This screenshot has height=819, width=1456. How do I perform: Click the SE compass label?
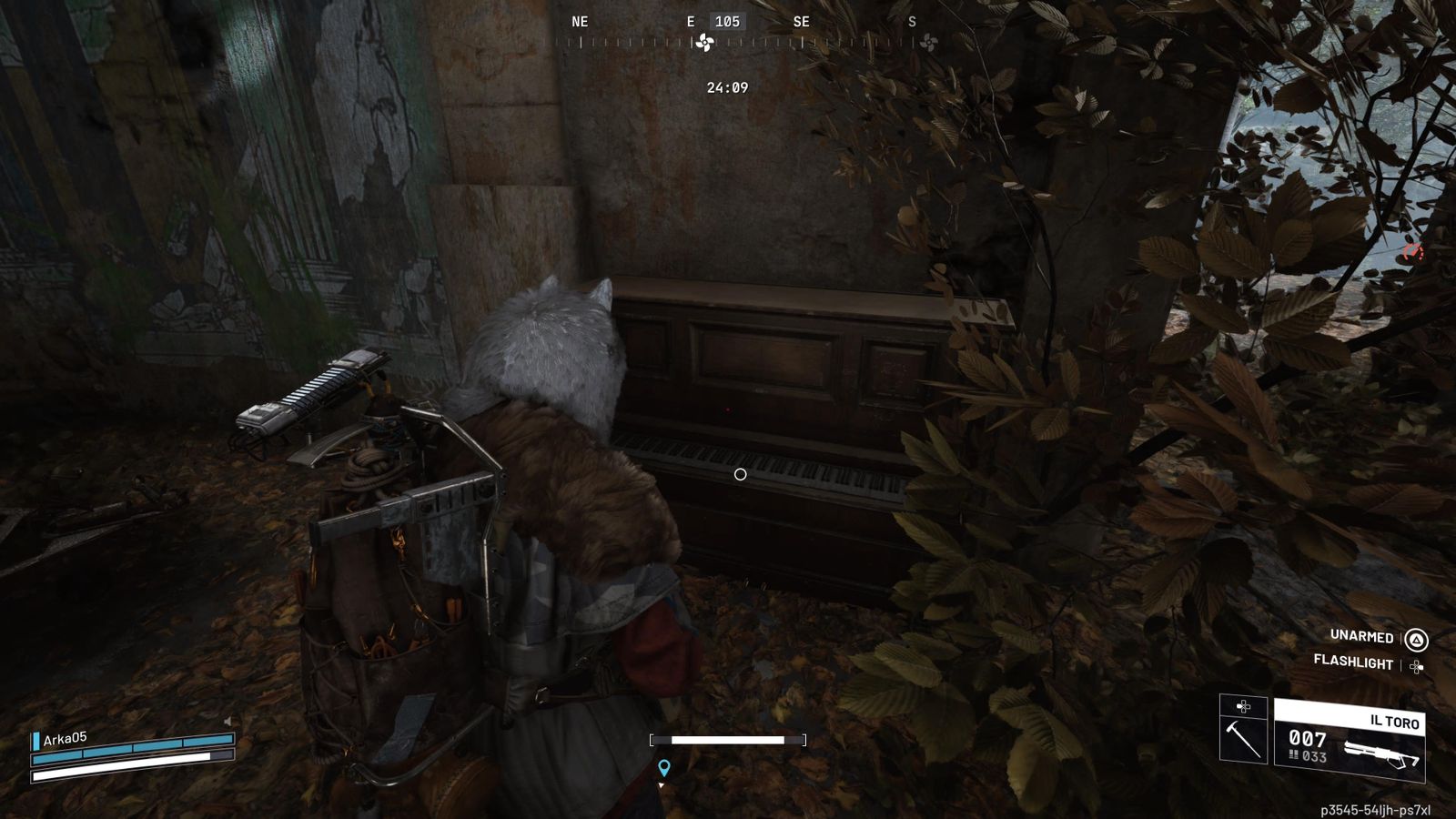point(802,19)
